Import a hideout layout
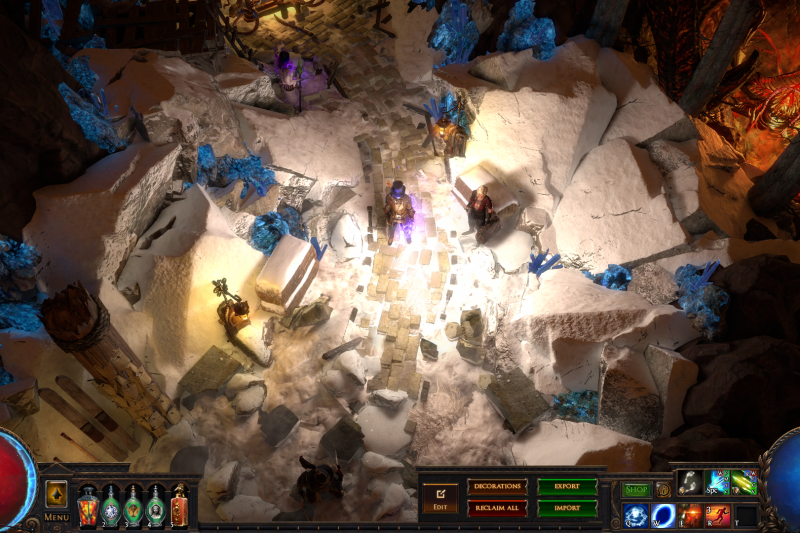This screenshot has height=533, width=800. (567, 508)
